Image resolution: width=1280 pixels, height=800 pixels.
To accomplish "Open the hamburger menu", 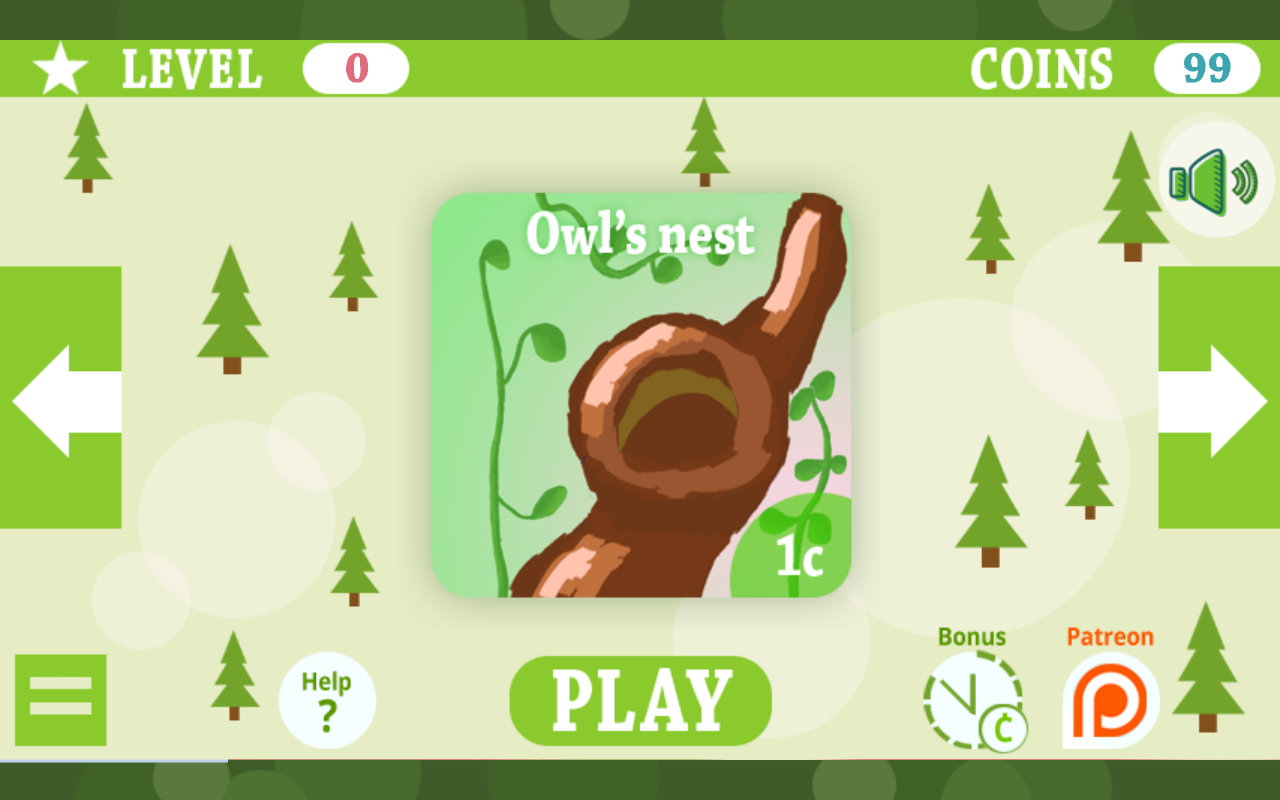I will pos(60,699).
